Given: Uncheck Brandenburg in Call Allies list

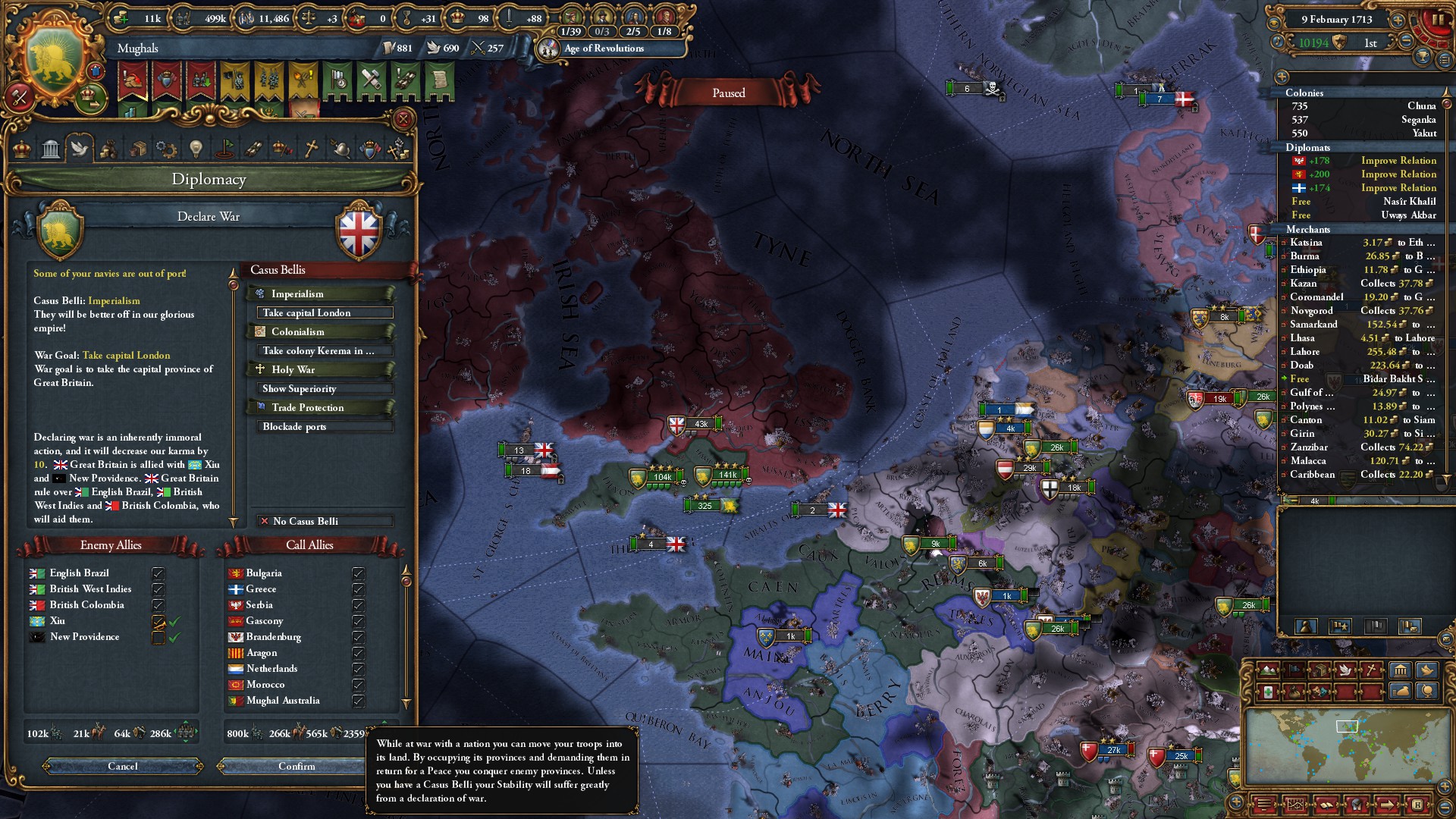Looking at the screenshot, I should coord(358,638).
